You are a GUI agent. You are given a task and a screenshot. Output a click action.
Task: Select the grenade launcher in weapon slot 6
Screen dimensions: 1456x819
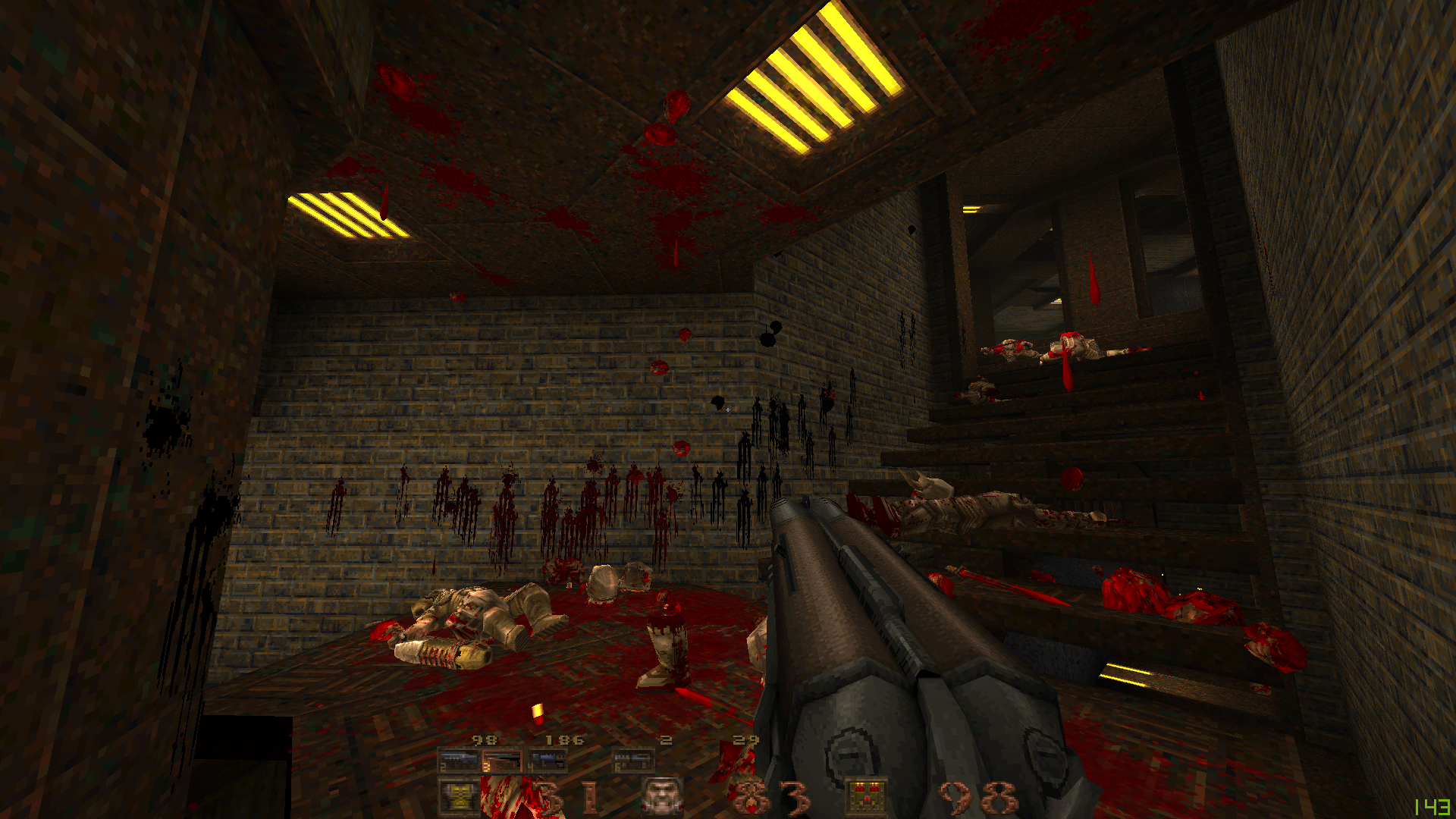[x=635, y=760]
